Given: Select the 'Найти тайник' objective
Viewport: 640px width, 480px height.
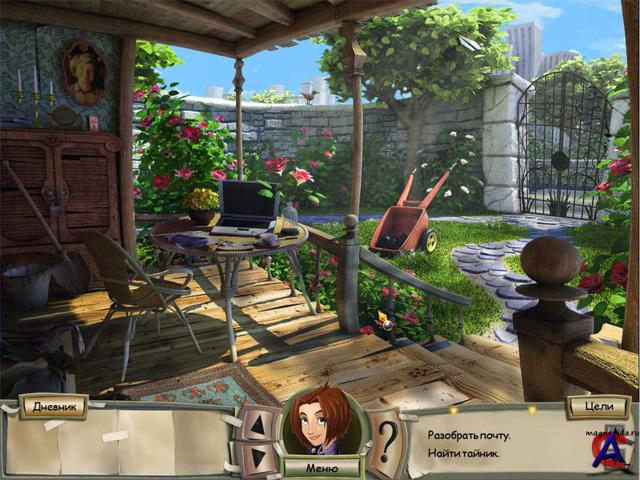Looking at the screenshot, I should coord(462,455).
